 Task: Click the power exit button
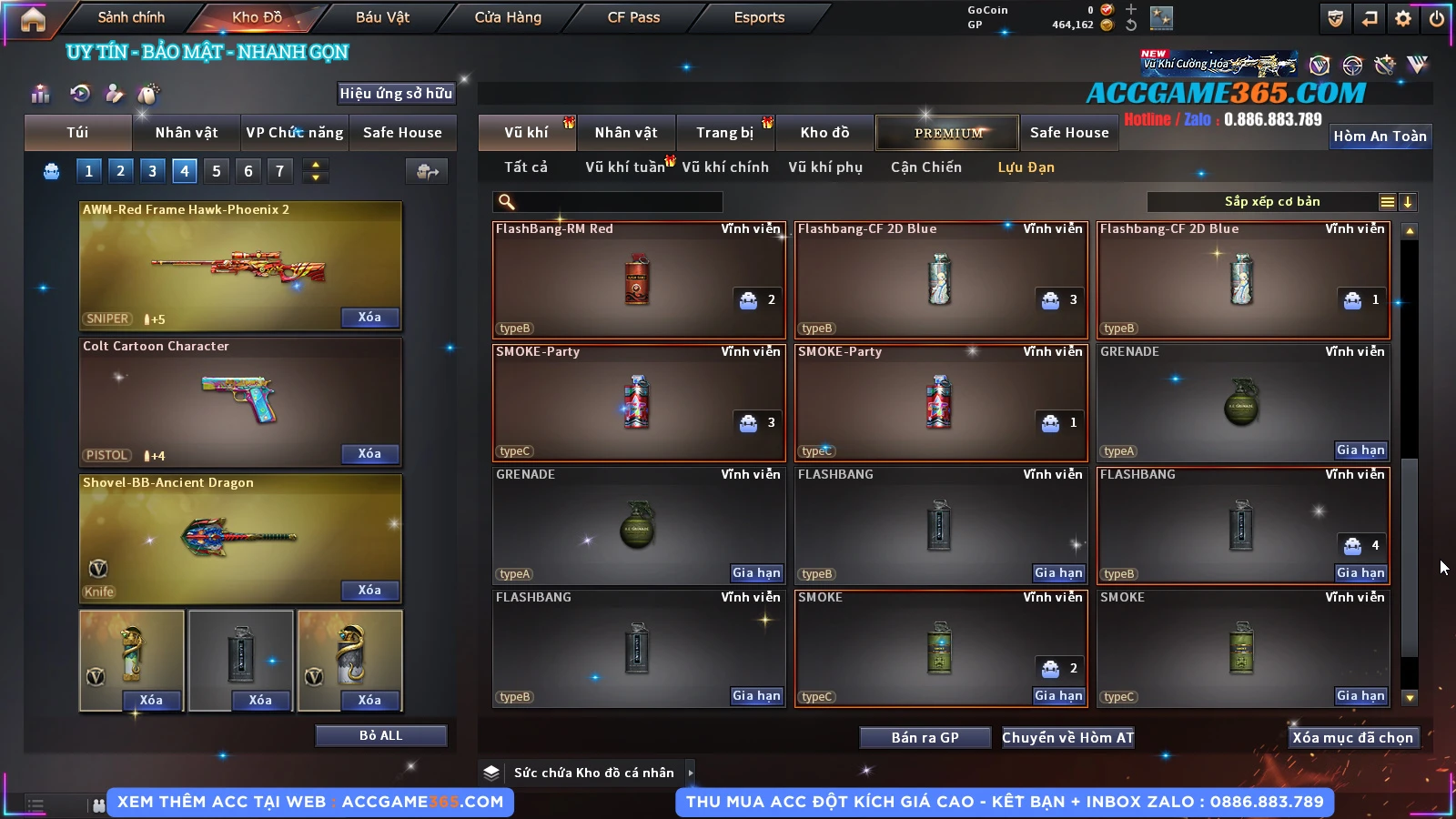click(x=1437, y=18)
